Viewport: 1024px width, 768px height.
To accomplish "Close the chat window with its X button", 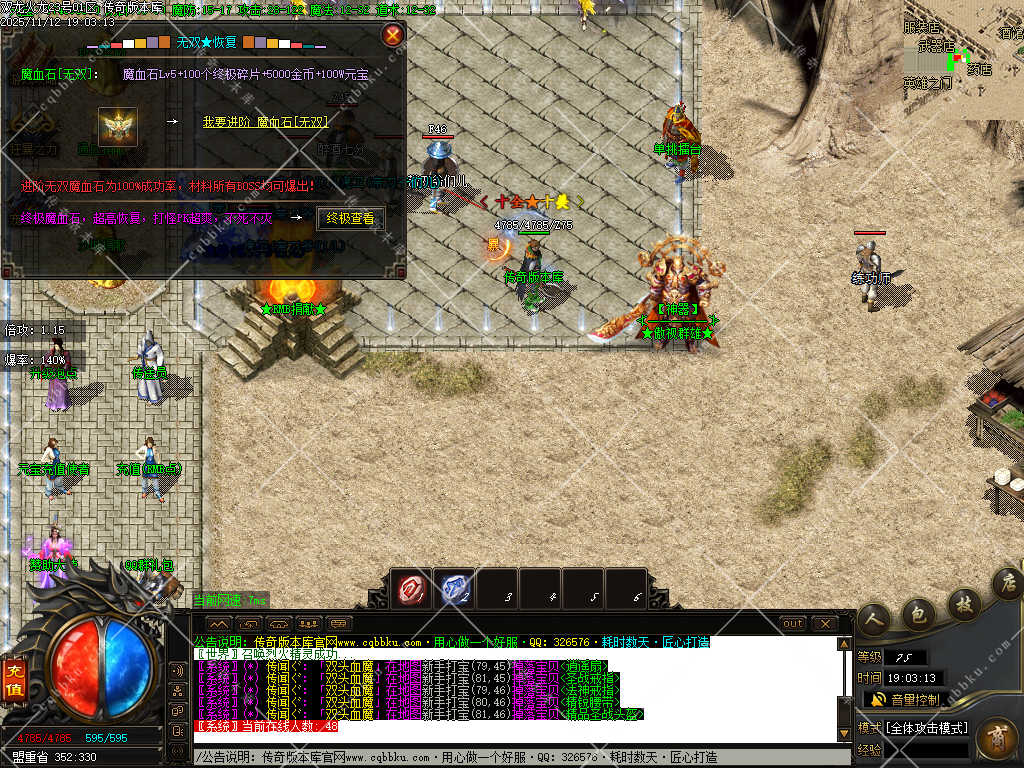I will point(824,623).
